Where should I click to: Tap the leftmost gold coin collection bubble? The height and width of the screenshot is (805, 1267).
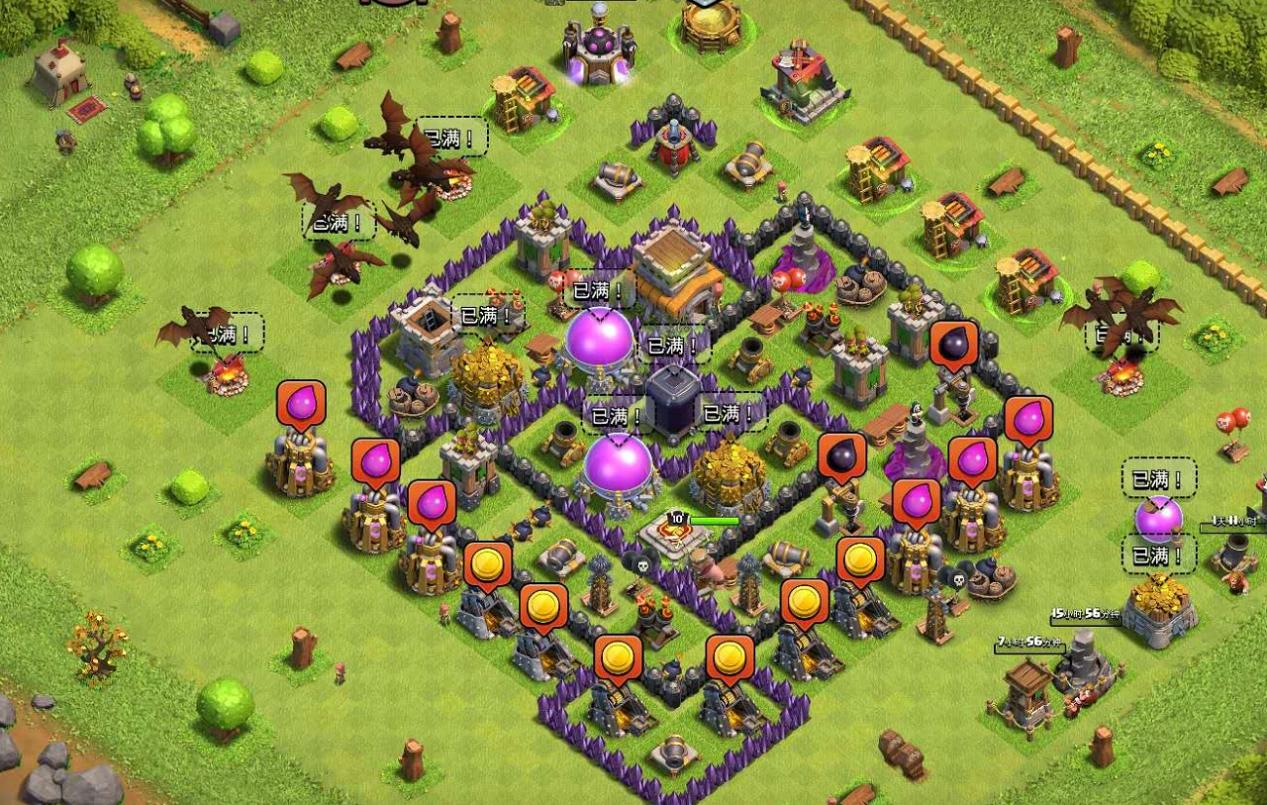pos(487,565)
